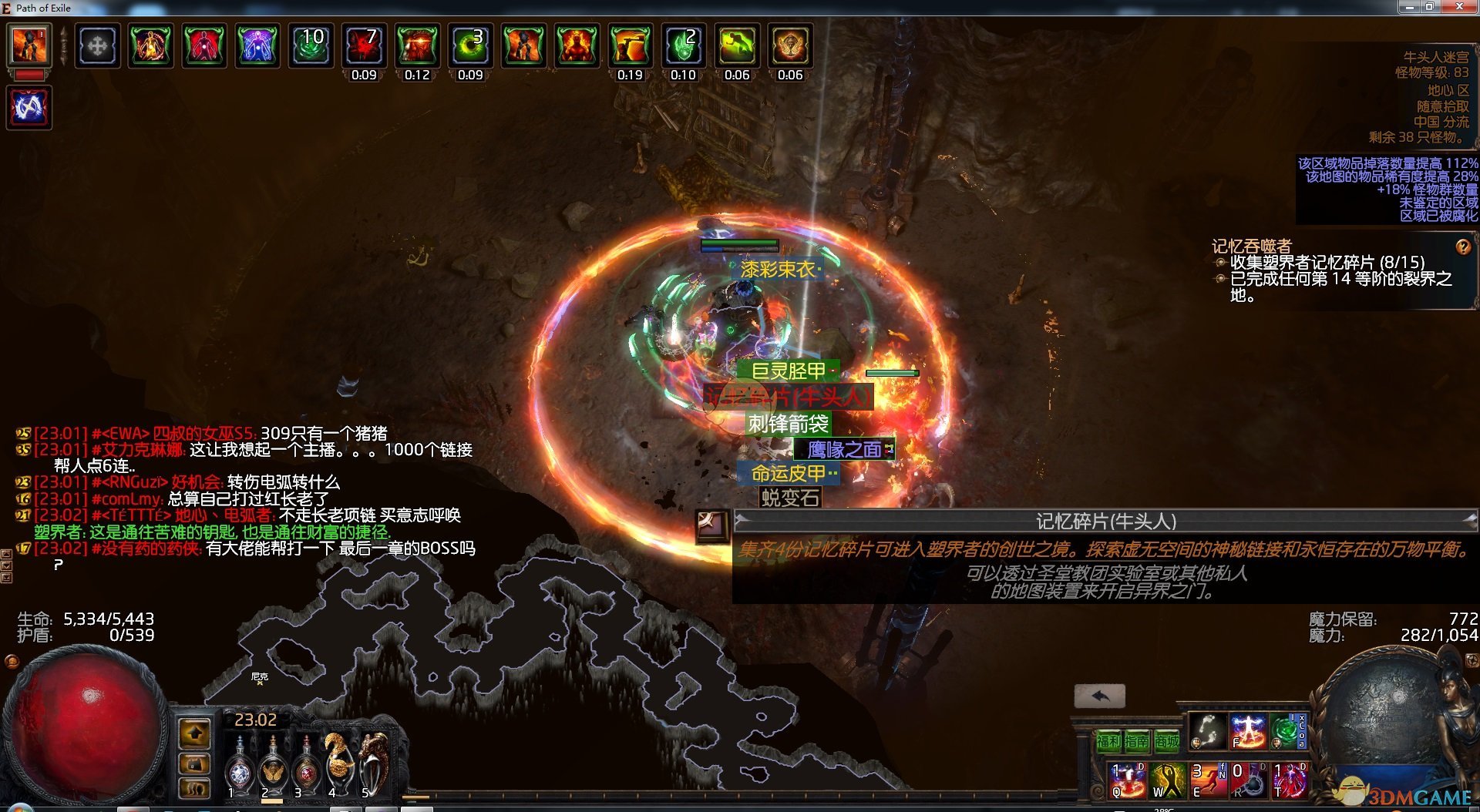Click the back arrow button
1480x812 pixels.
point(1099,696)
